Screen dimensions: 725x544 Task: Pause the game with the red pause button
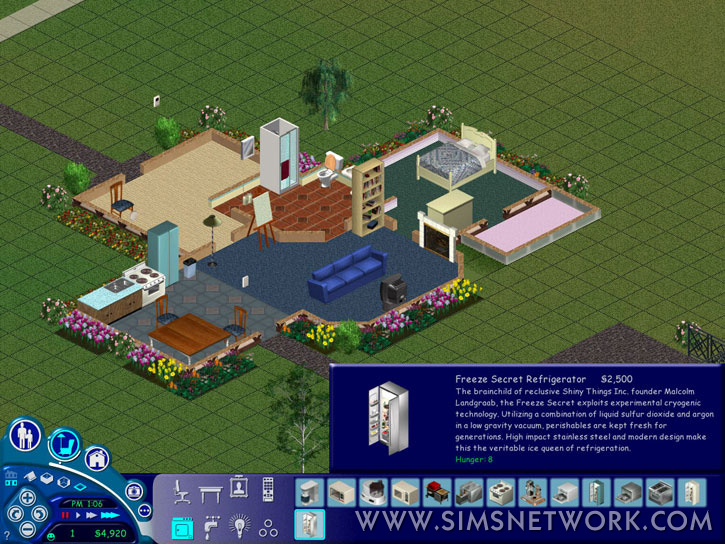(63, 515)
